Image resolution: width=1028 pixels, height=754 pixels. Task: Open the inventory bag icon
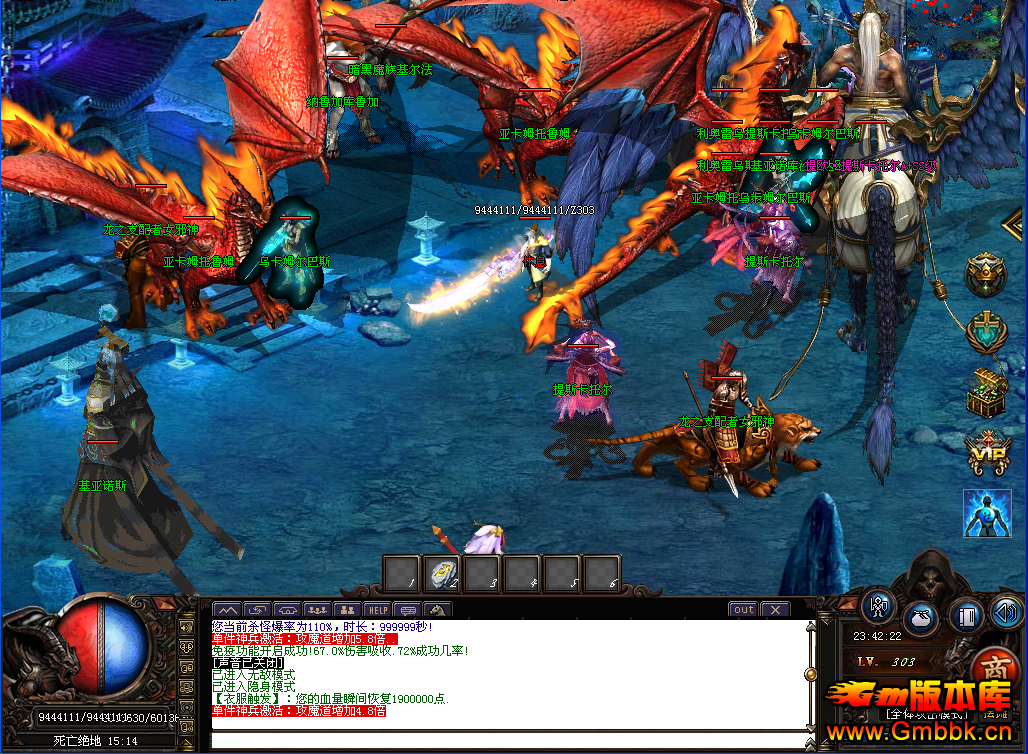tap(921, 618)
